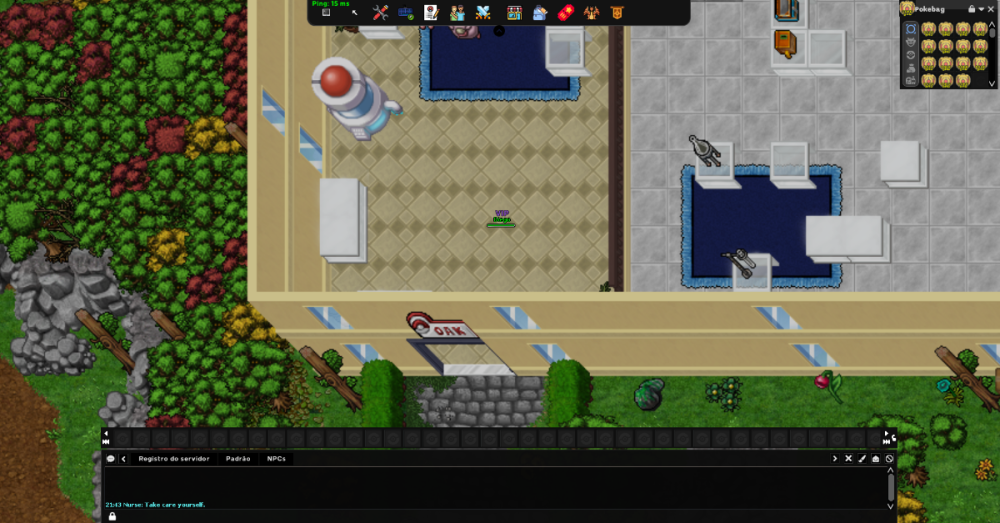Select the crossed swords battle icon
1000x523 pixels.
click(x=483, y=13)
